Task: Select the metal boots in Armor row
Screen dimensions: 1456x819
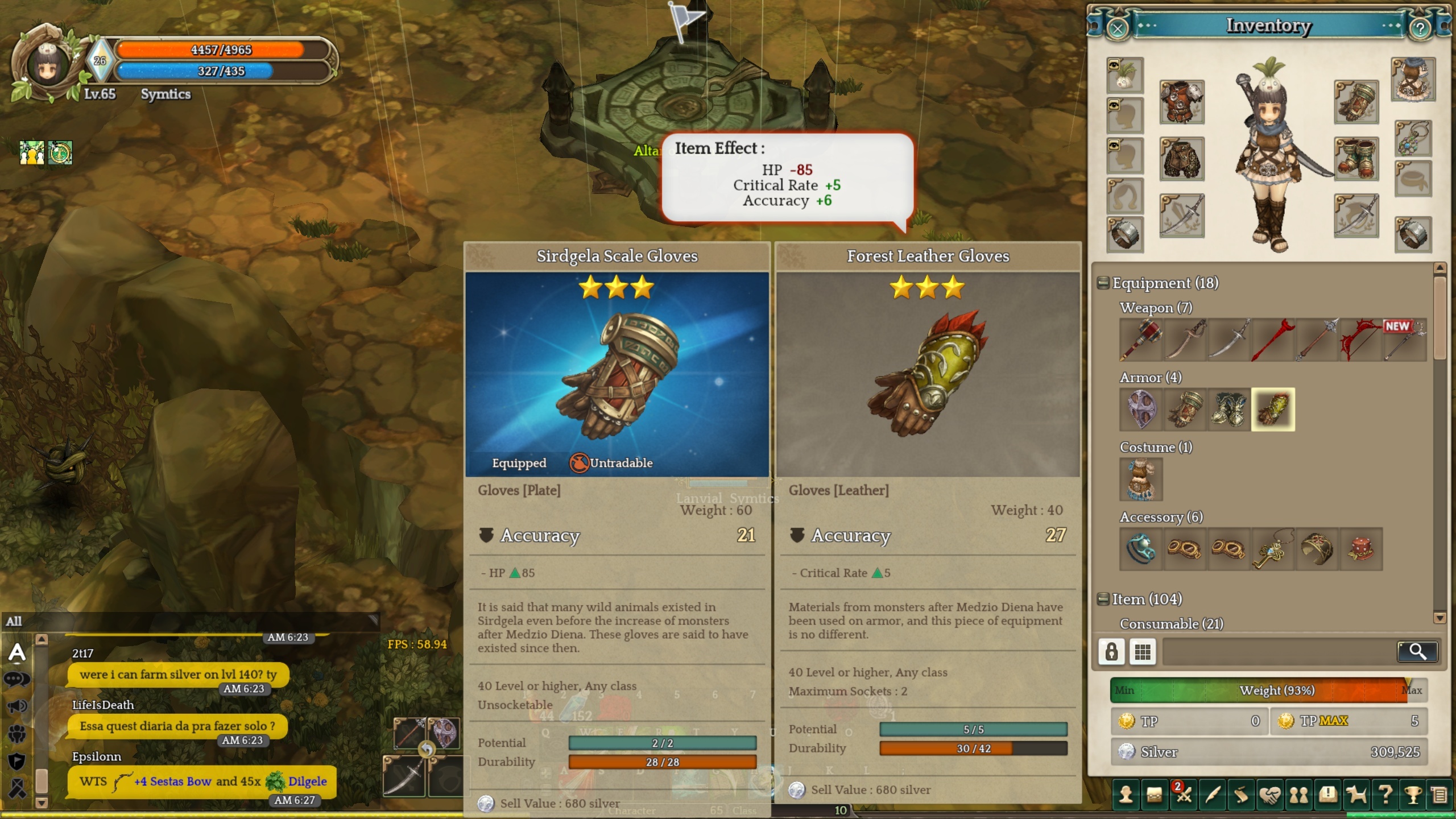Action: [1228, 409]
